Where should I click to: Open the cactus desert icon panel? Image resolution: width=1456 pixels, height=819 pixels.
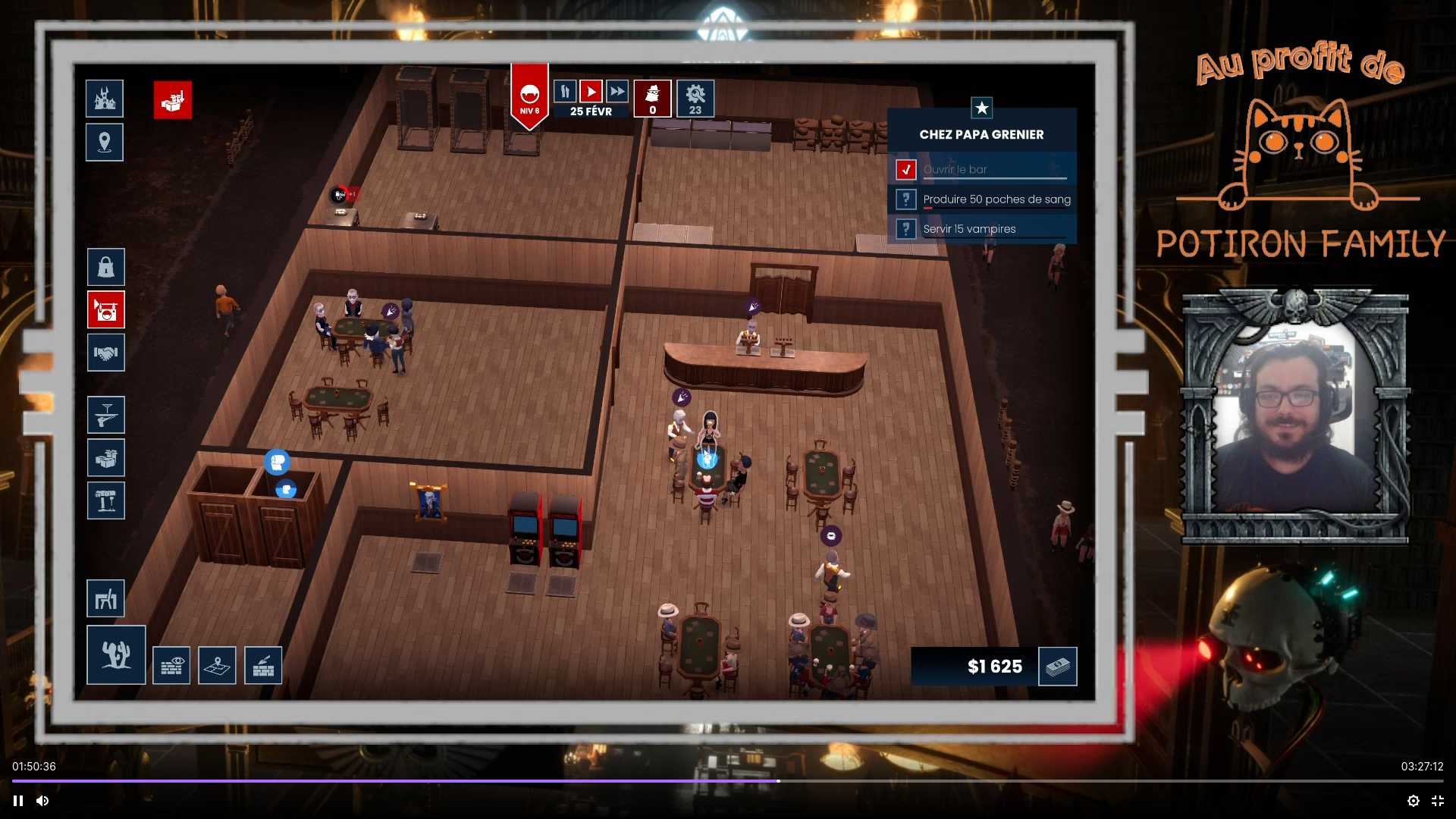[x=115, y=654]
